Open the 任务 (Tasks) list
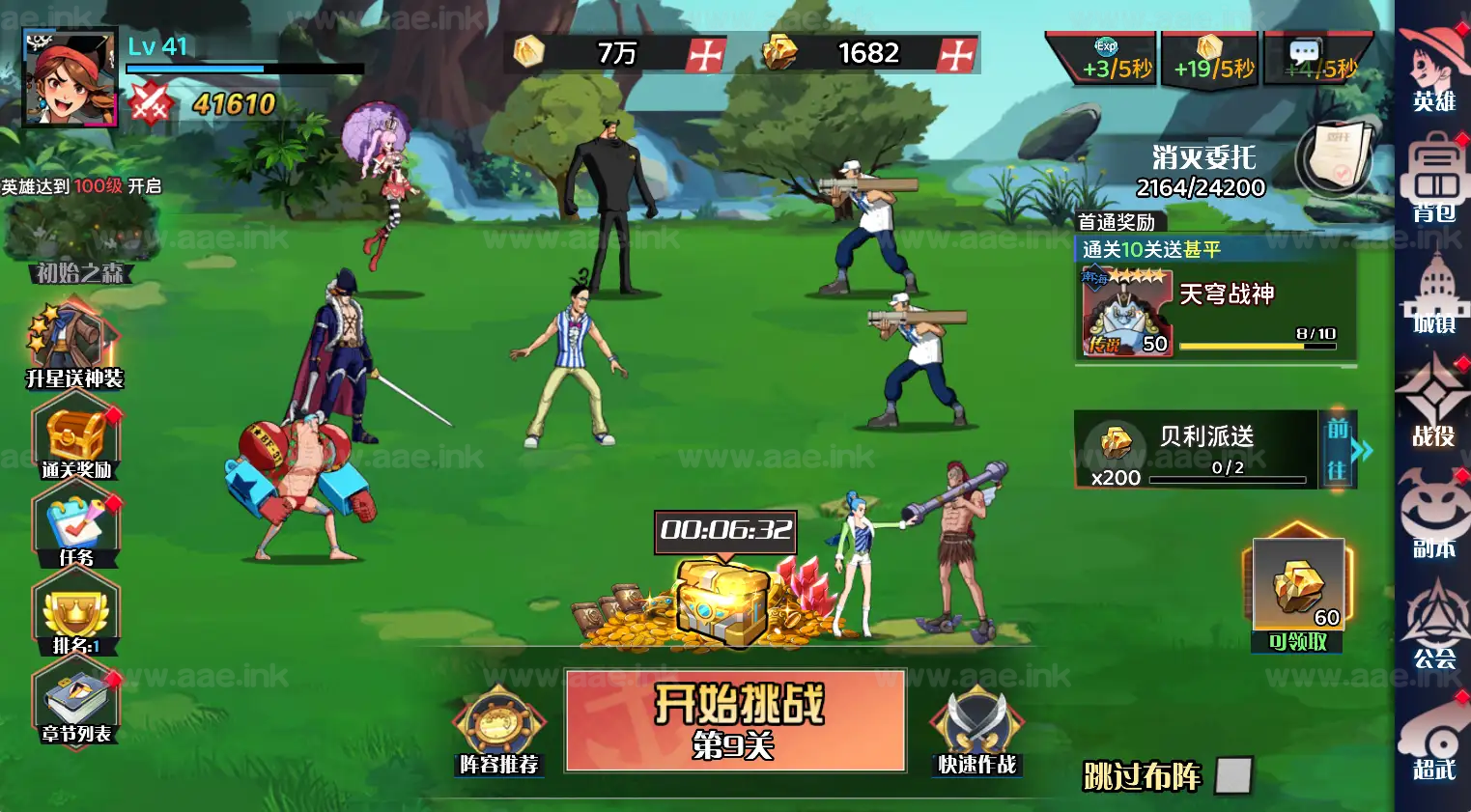The width and height of the screenshot is (1471, 812). 75,524
